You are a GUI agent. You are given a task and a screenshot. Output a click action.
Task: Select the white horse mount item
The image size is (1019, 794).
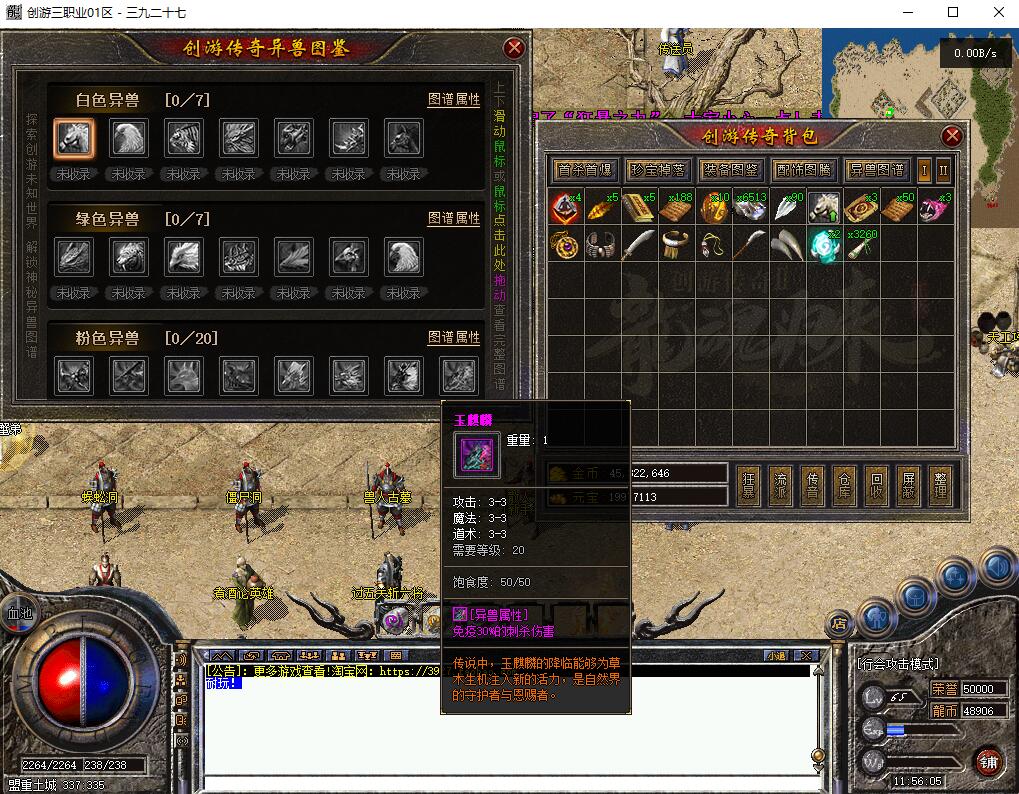[824, 208]
